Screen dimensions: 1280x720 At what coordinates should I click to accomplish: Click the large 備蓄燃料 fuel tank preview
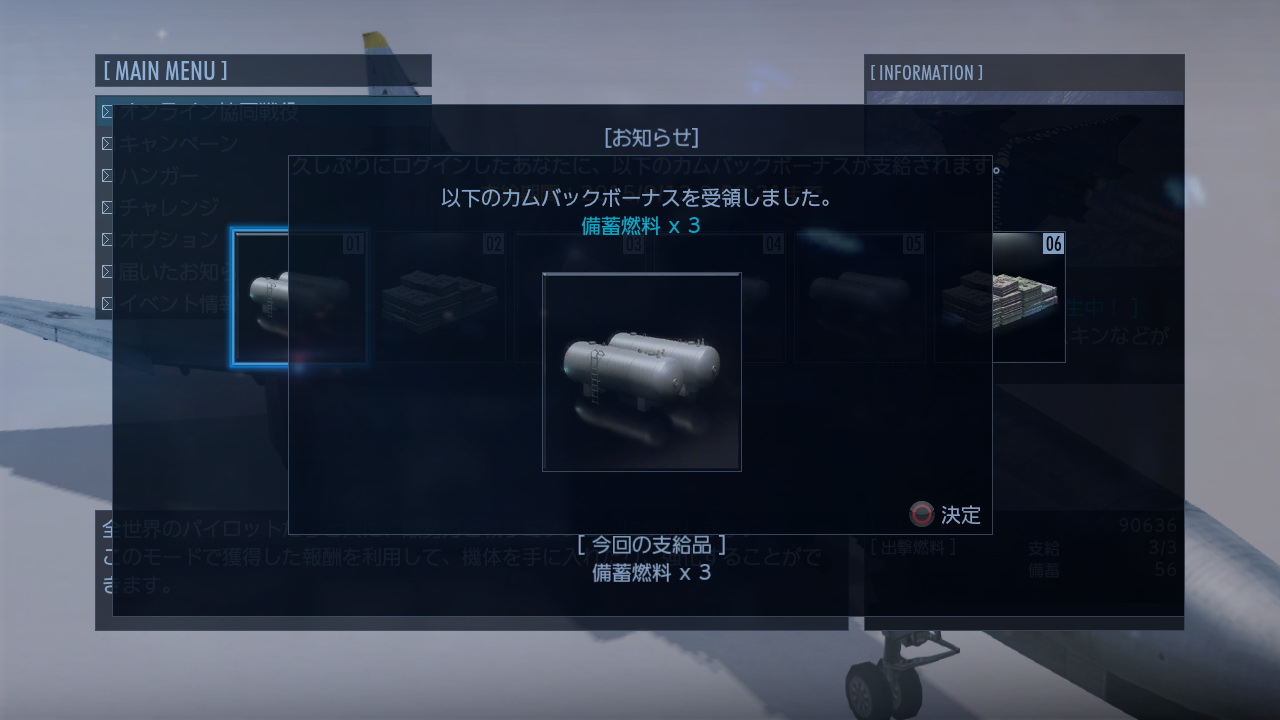[x=641, y=371]
